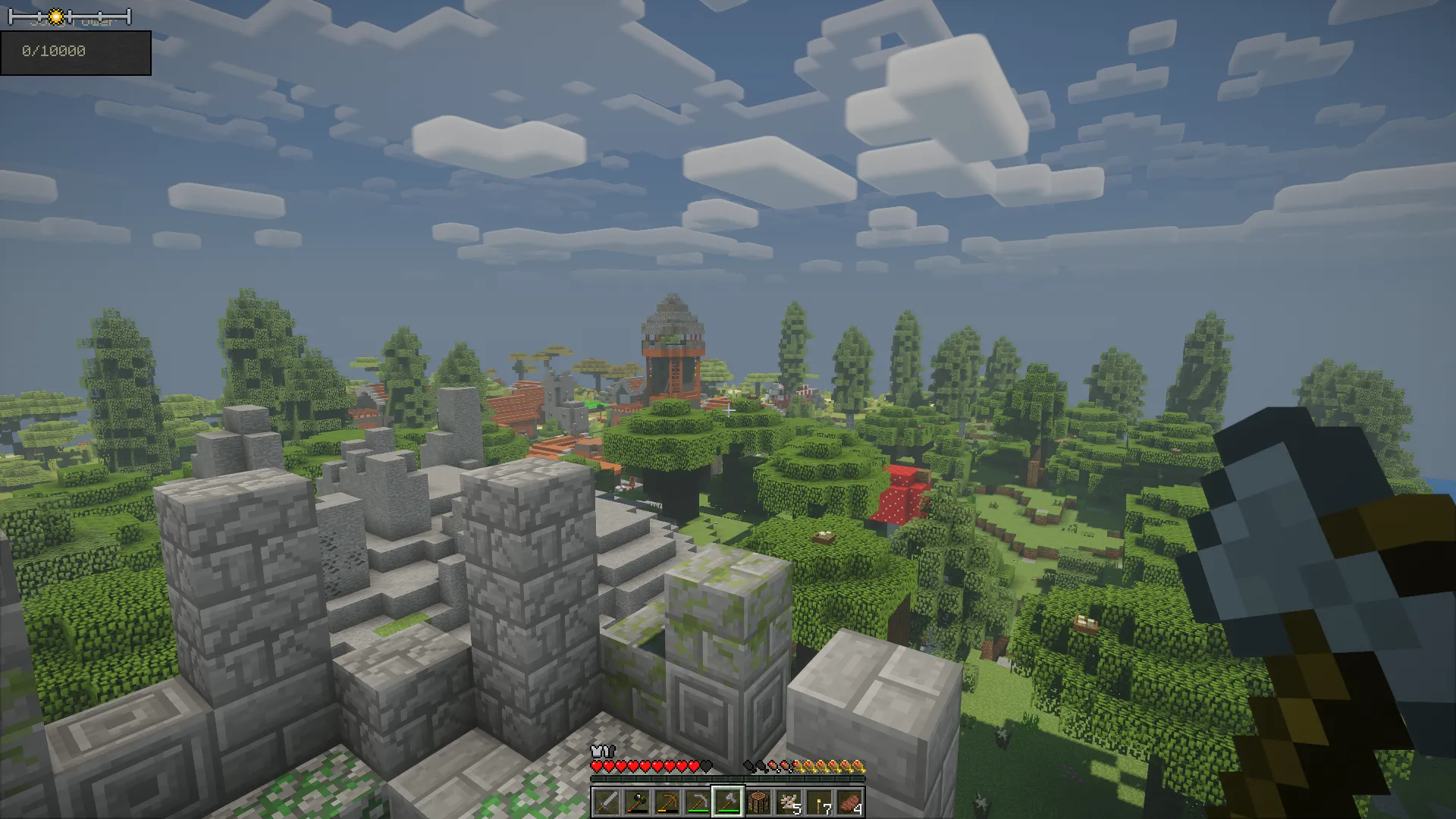This screenshot has height=819, width=1456.
Task: Click the 0/10000 counter box
Action: pos(76,53)
